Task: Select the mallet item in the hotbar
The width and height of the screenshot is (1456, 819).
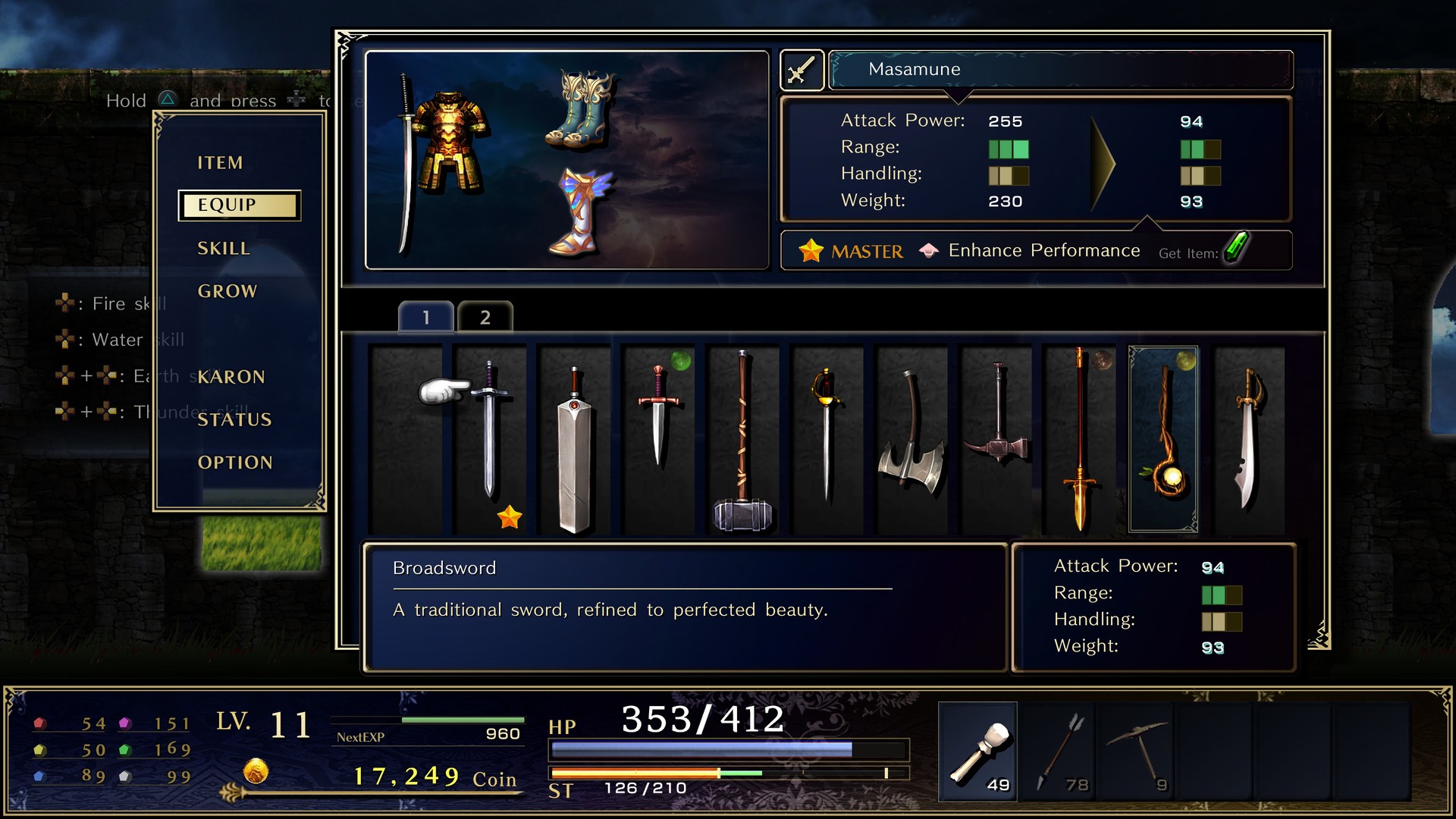Action: (978, 751)
